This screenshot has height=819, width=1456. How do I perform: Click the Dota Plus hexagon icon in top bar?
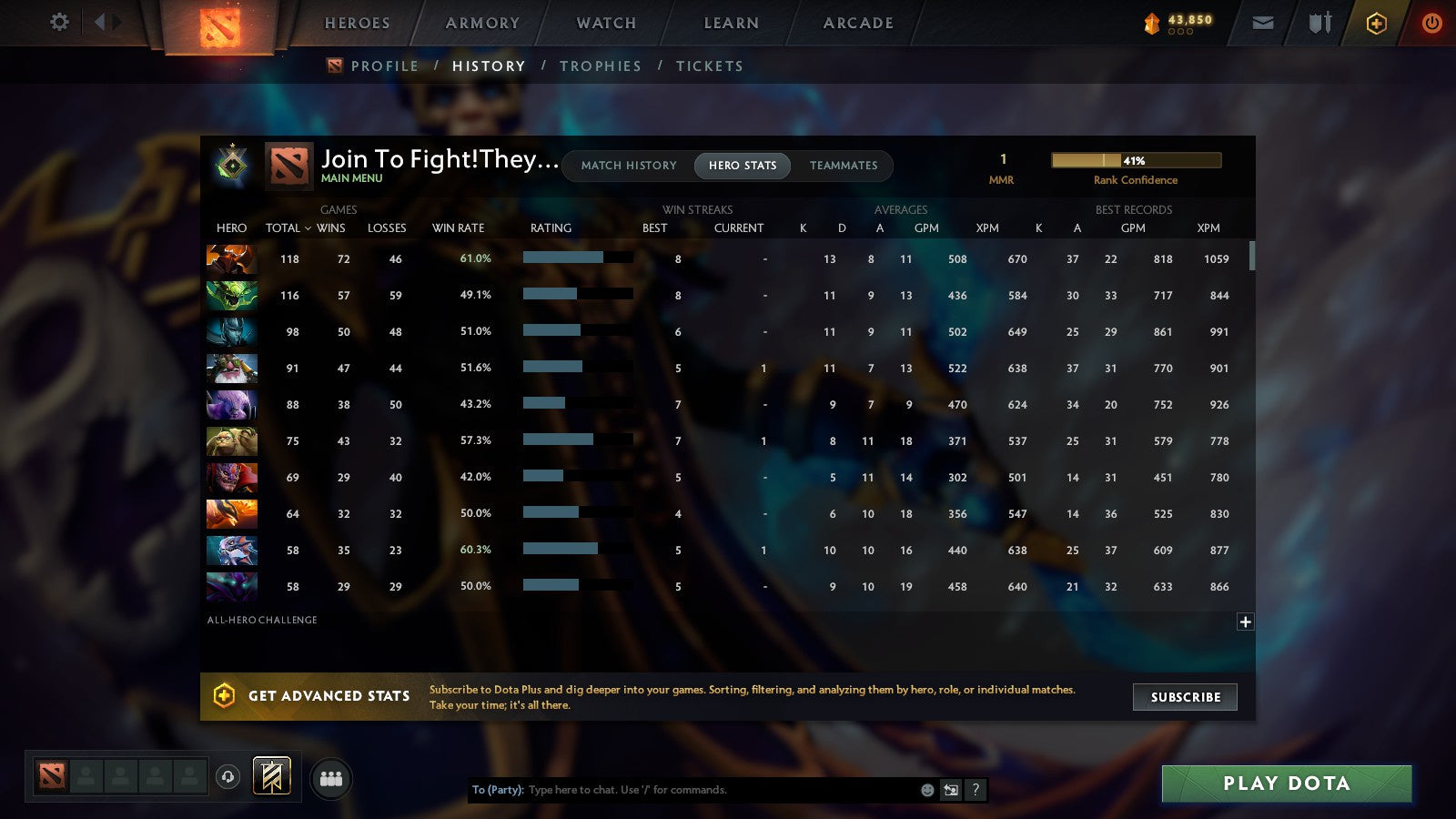click(x=1376, y=23)
